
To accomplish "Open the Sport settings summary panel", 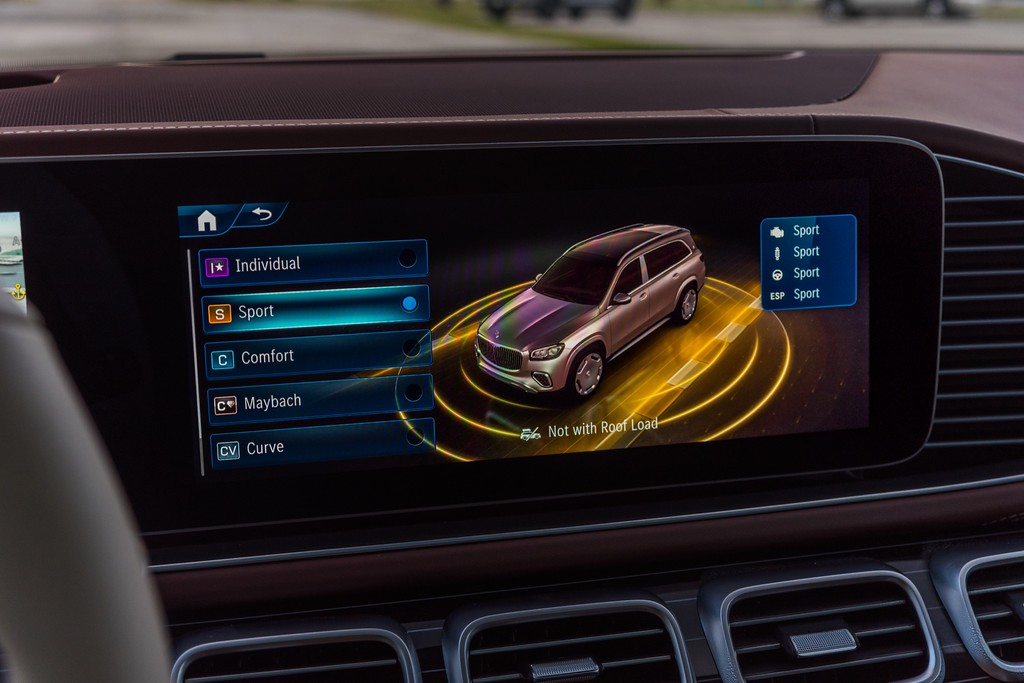I will (808, 261).
